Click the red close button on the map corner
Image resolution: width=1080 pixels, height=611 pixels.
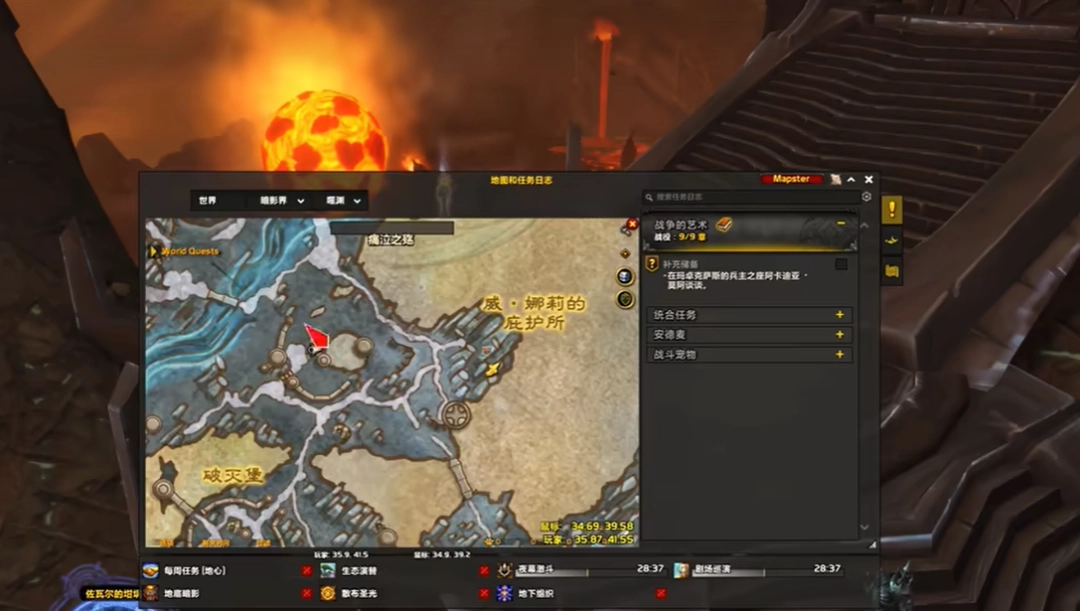tap(632, 225)
